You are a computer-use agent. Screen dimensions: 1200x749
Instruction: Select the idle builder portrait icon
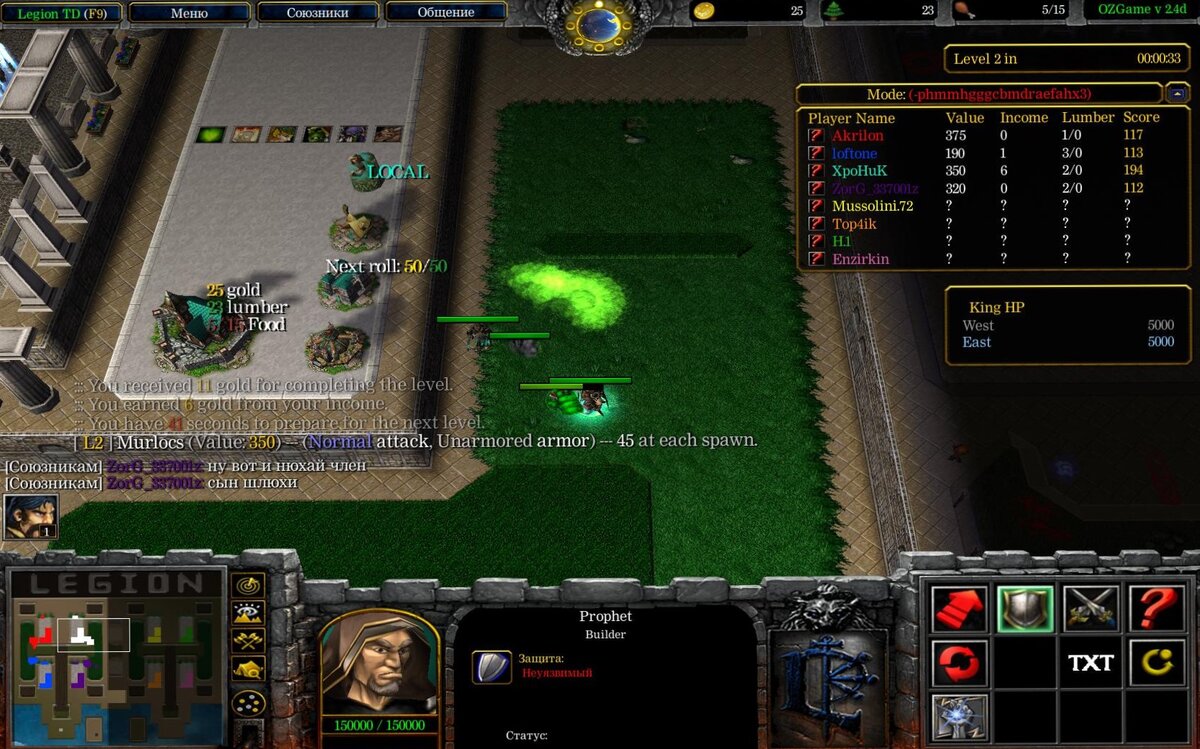pos(29,517)
